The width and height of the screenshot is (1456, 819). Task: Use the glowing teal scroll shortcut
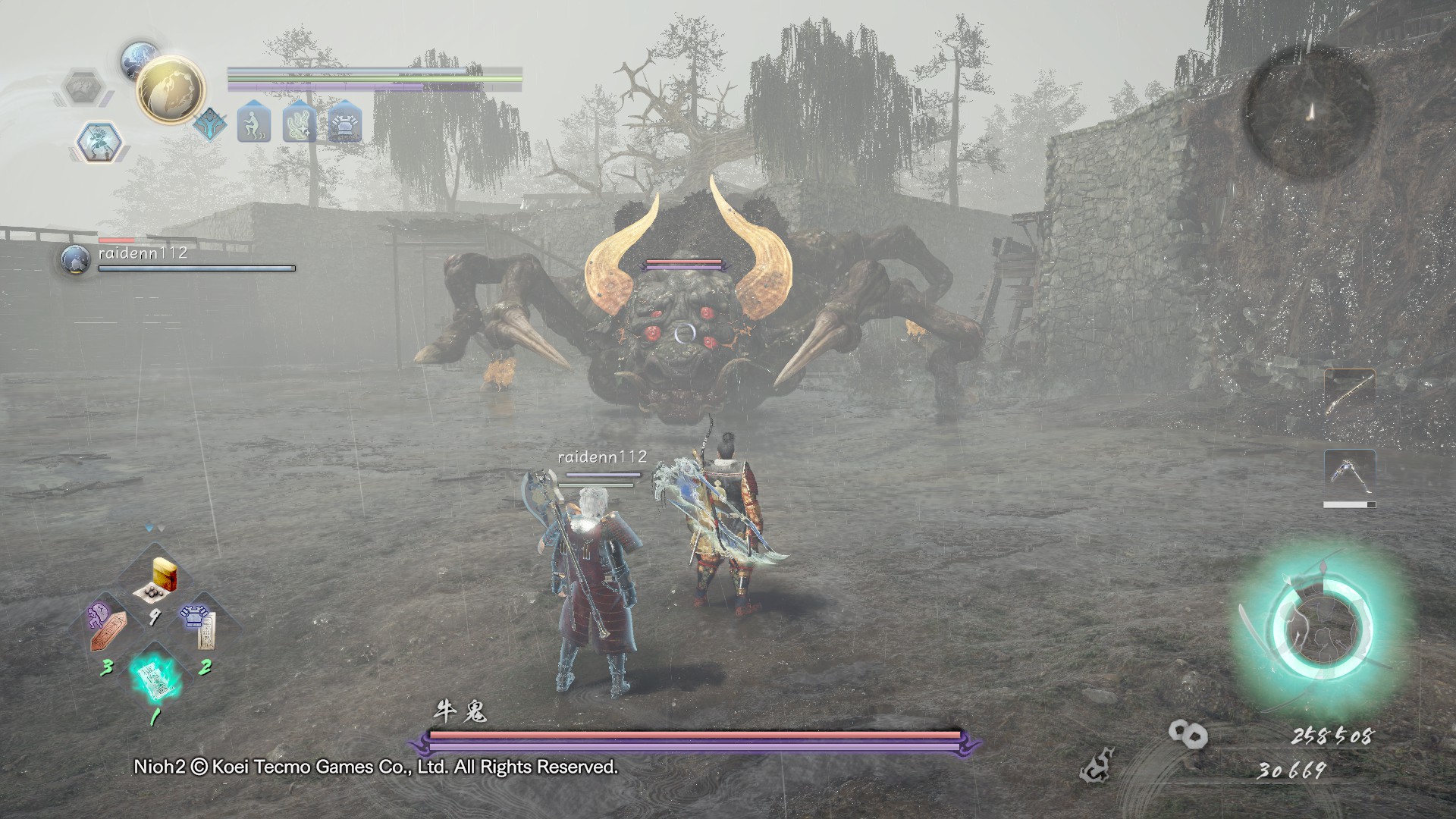click(152, 677)
